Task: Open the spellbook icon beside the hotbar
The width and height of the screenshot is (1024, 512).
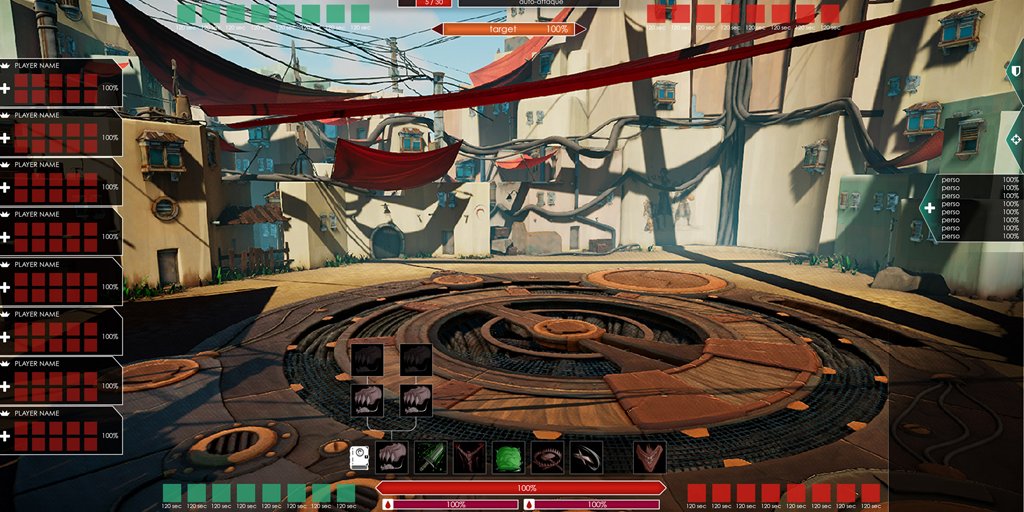Action: (x=360, y=458)
